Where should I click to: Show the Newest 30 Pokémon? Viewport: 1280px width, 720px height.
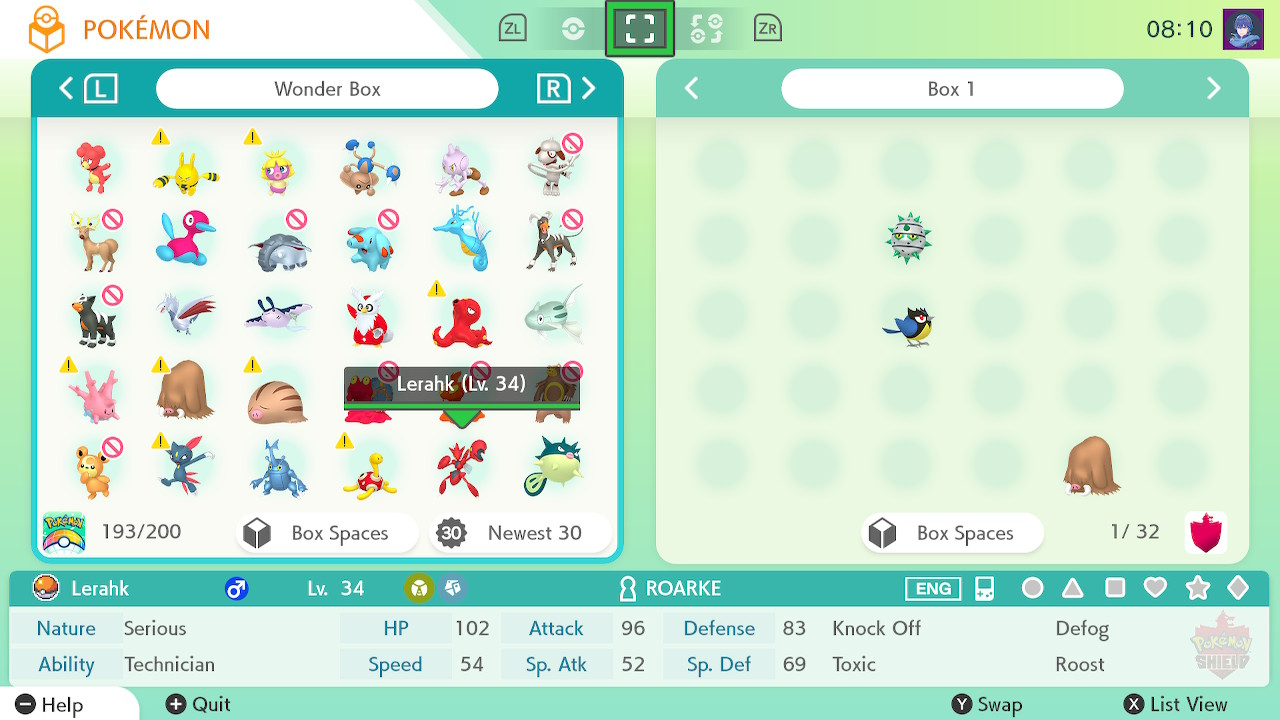click(519, 533)
